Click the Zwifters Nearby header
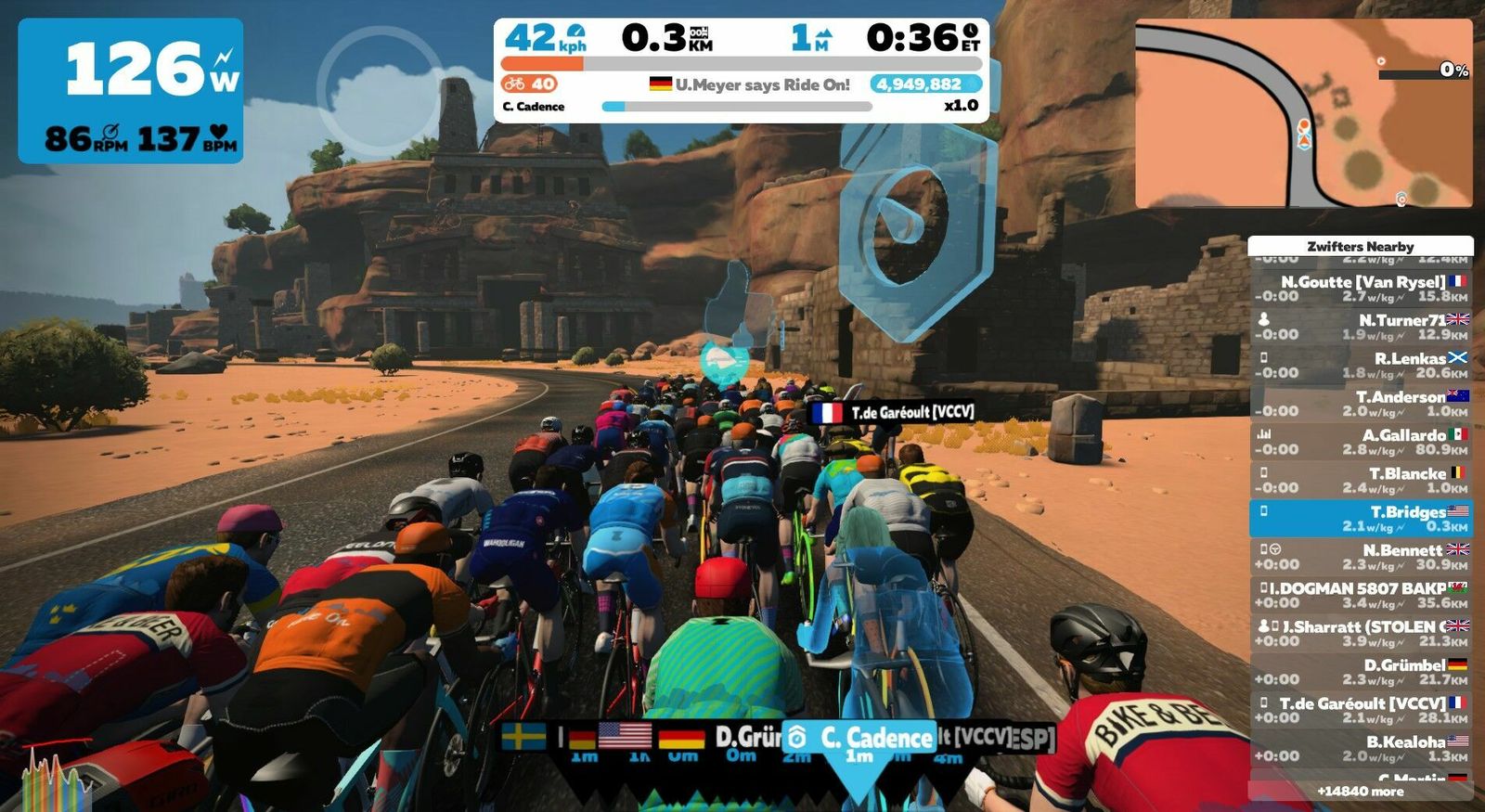Viewport: 1485px width, 812px height. pyautogui.click(x=1361, y=246)
